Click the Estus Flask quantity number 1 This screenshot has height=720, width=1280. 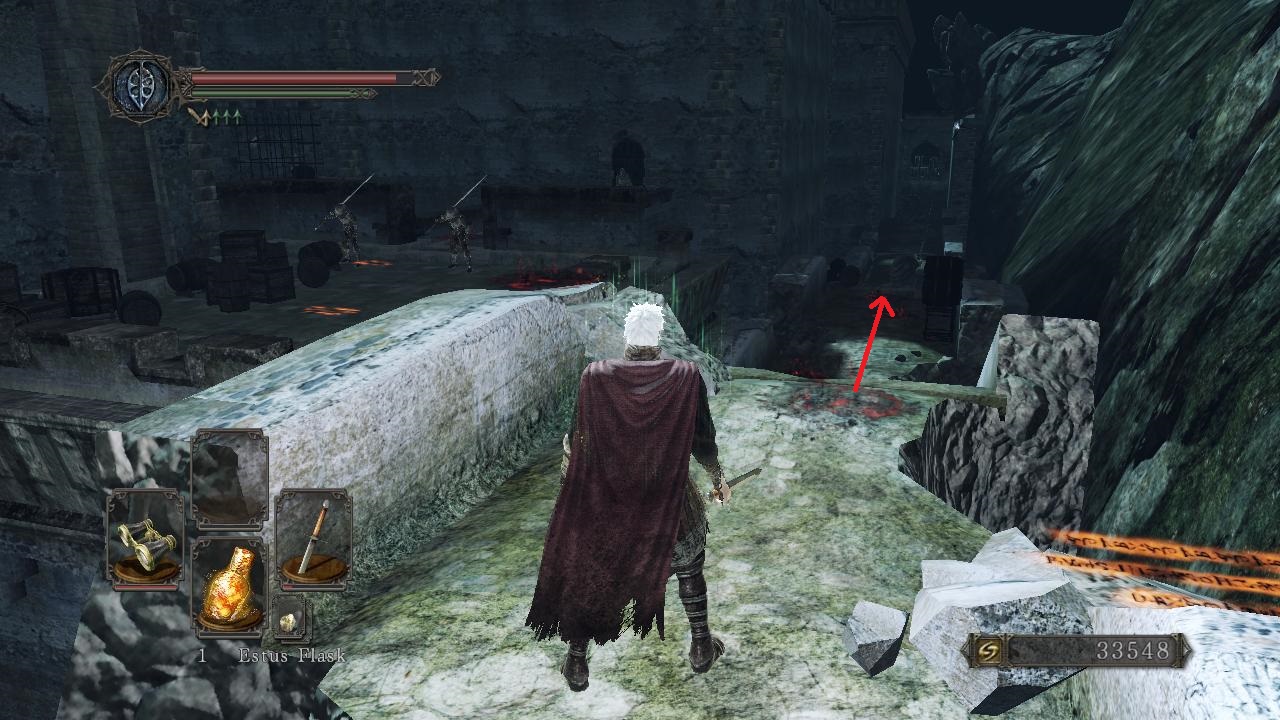[201, 657]
